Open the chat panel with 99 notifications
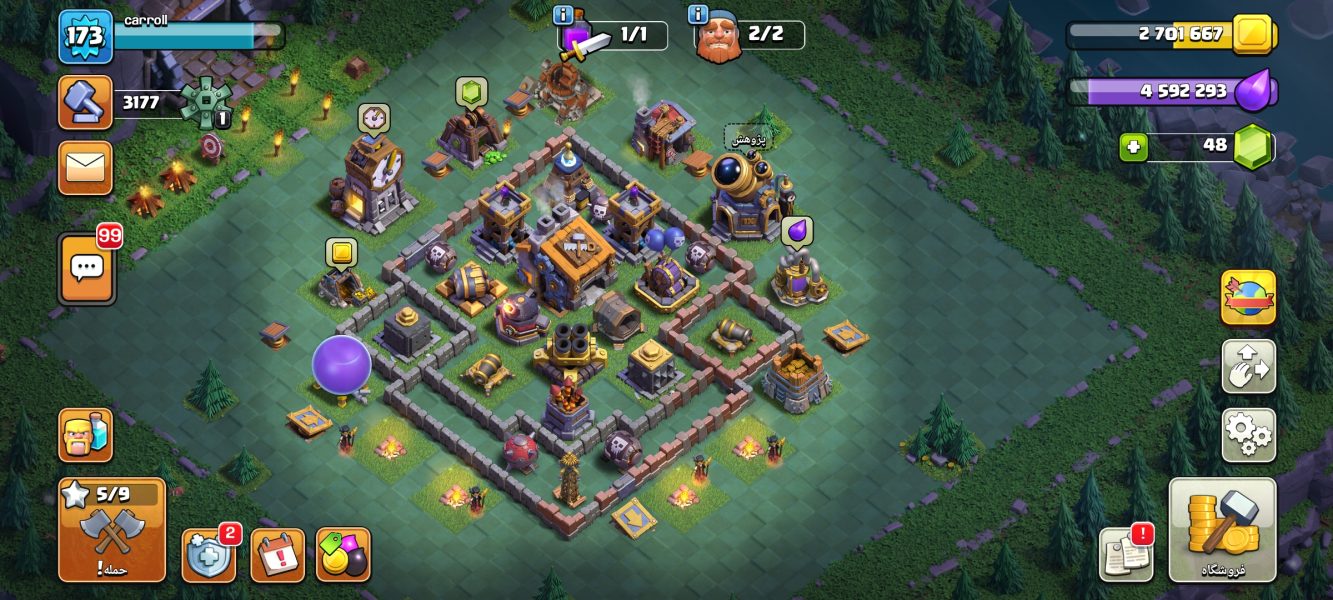Viewport: 1333px width, 600px height. pyautogui.click(x=87, y=269)
